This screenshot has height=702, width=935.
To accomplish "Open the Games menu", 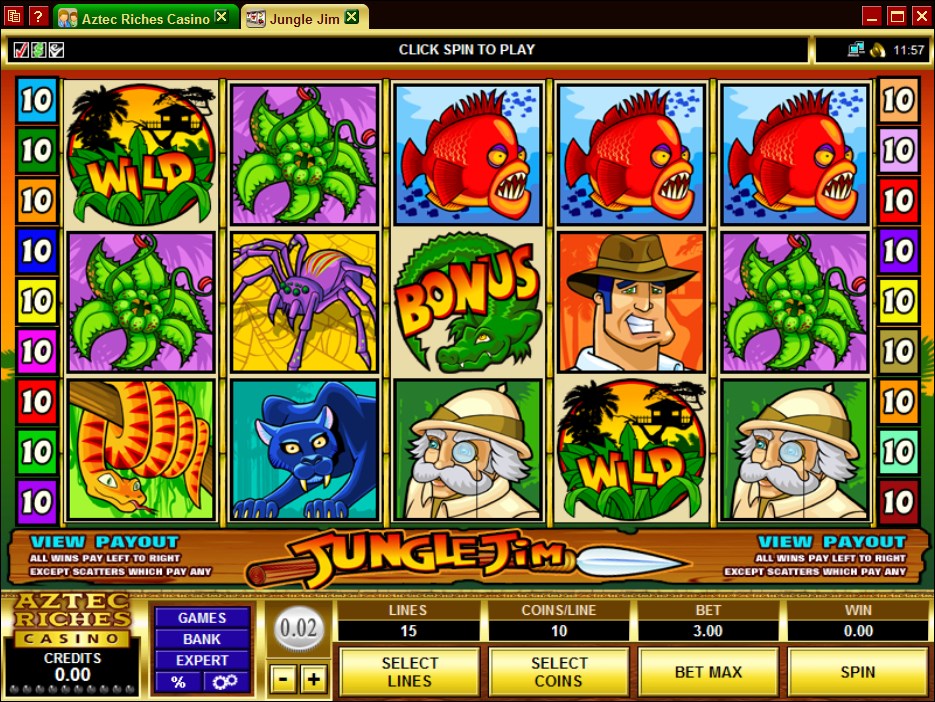I will pos(201,618).
